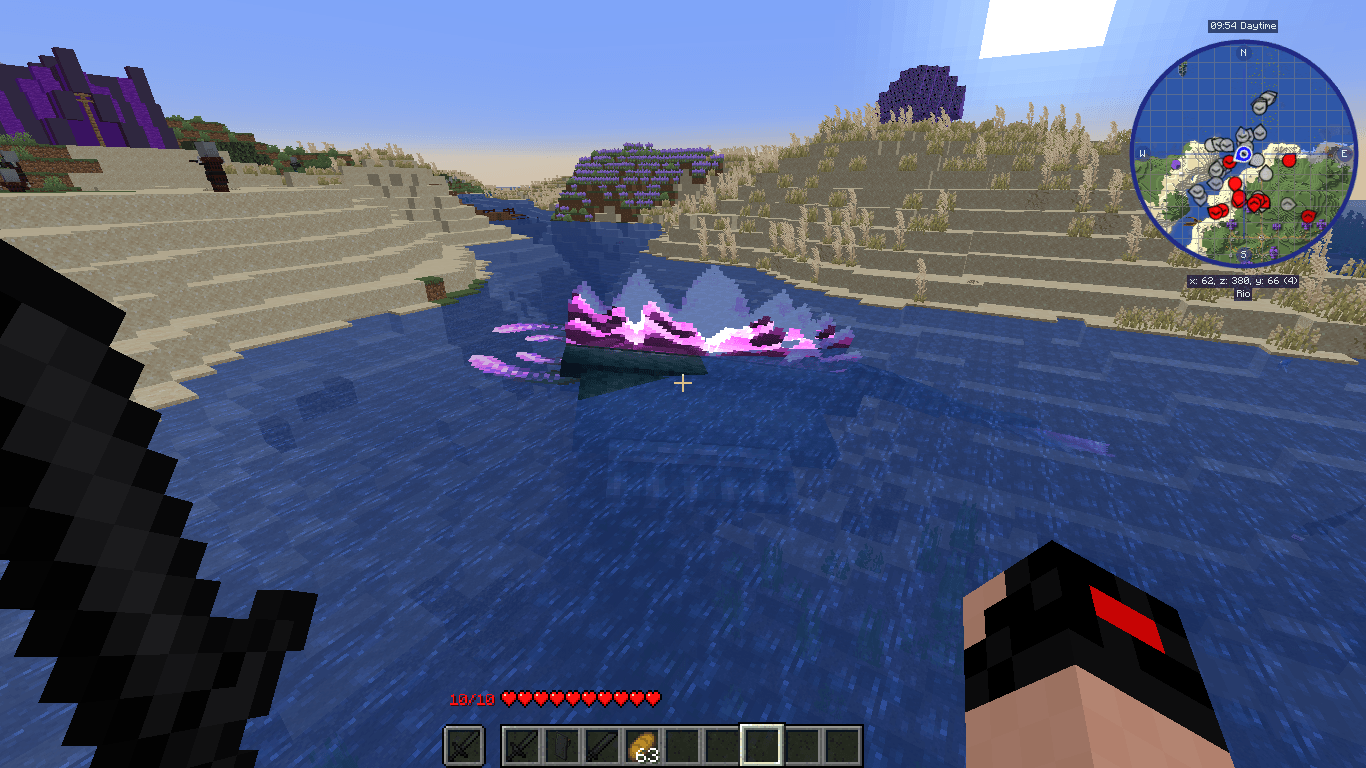Click a red waypoint marker on the minimap
The height and width of the screenshot is (768, 1366).
point(1290,160)
